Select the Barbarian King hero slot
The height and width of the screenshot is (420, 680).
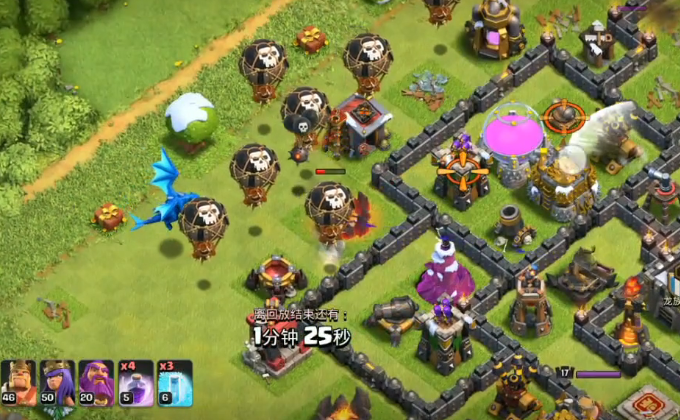click(18, 383)
